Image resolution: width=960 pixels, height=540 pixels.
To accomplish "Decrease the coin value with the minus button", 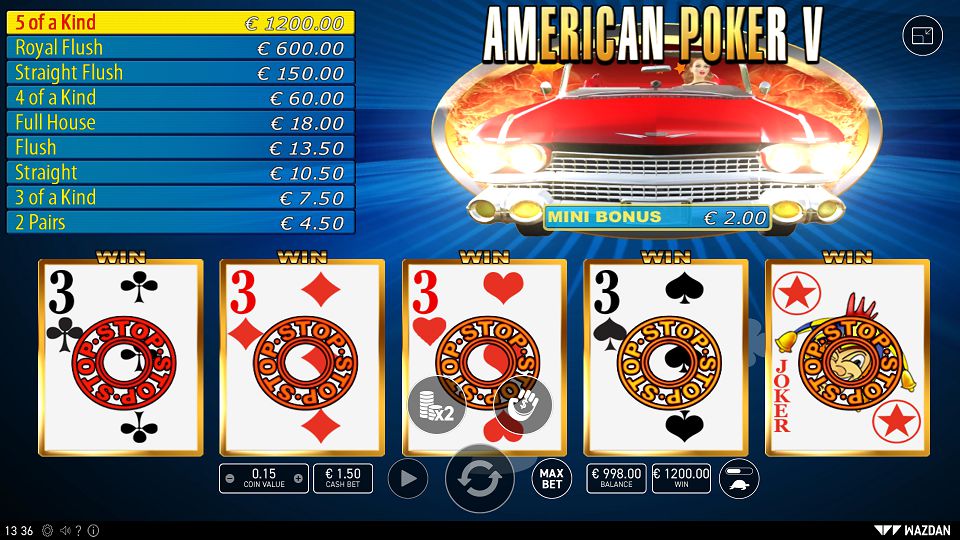I will pyautogui.click(x=230, y=479).
